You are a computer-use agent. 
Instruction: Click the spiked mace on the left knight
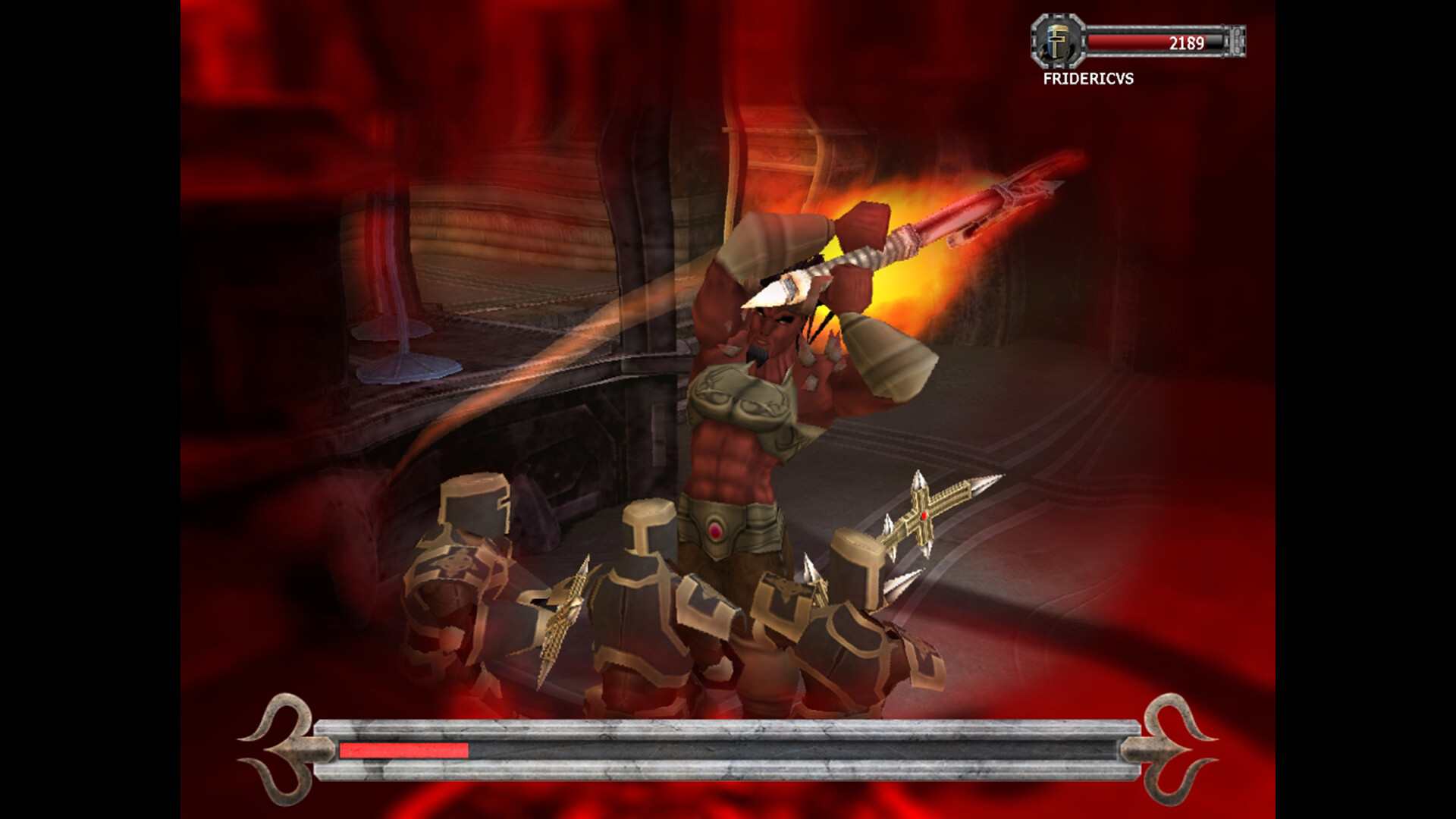pyautogui.click(x=565, y=614)
